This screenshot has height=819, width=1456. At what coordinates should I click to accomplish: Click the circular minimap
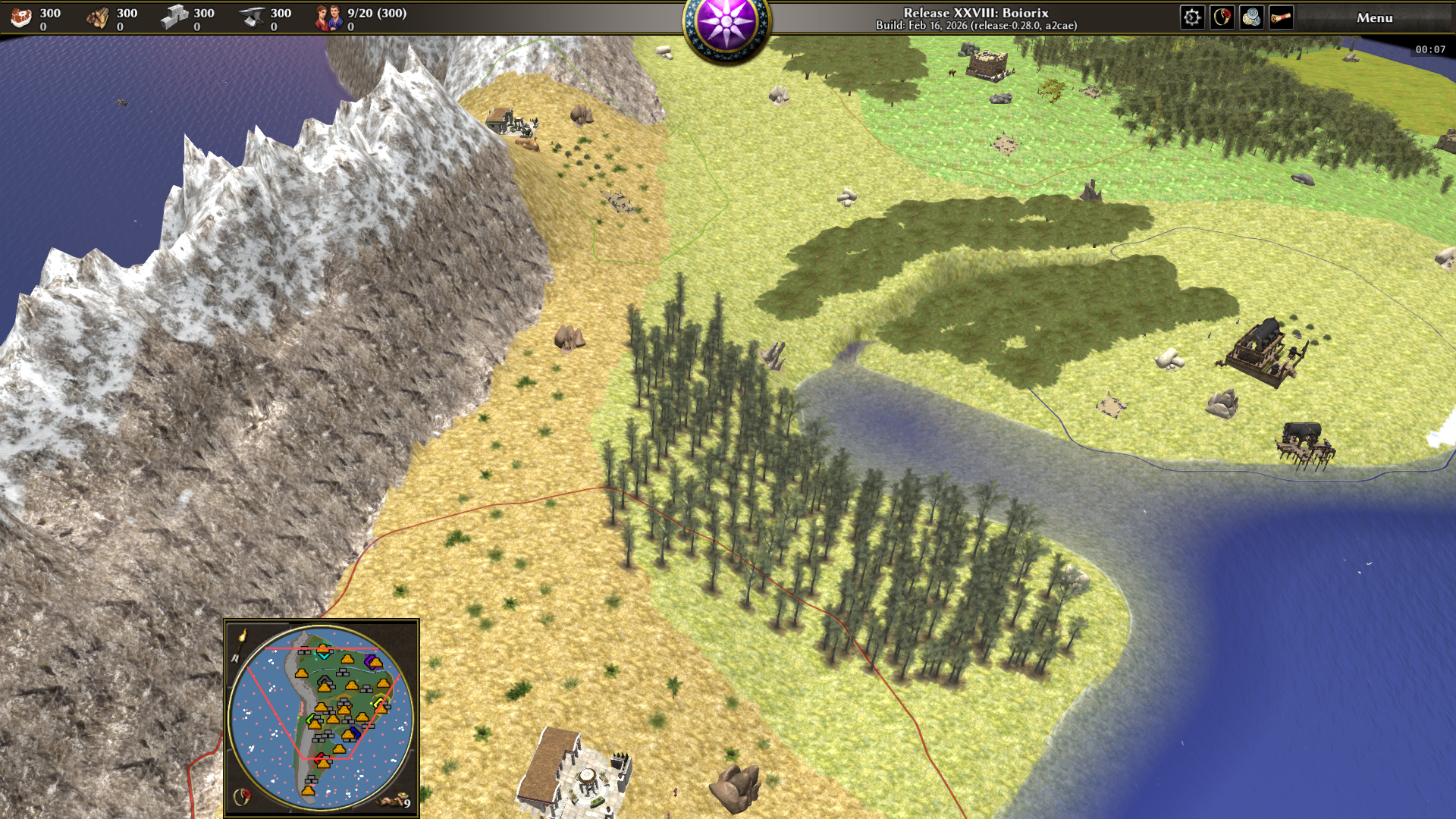pyautogui.click(x=322, y=717)
